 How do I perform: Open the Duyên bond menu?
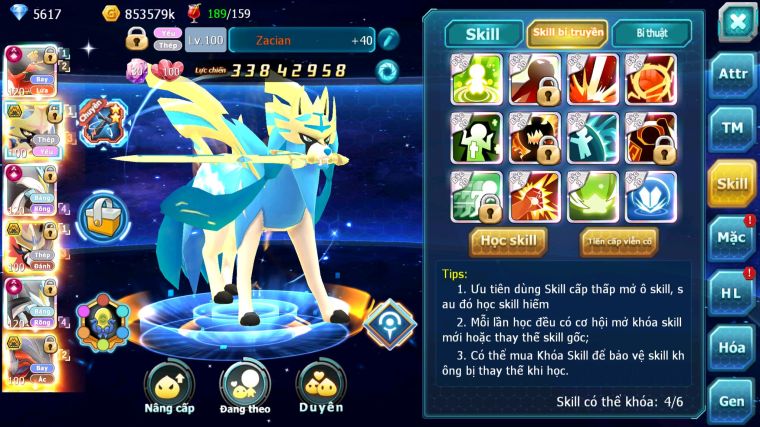pyautogui.click(x=320, y=388)
